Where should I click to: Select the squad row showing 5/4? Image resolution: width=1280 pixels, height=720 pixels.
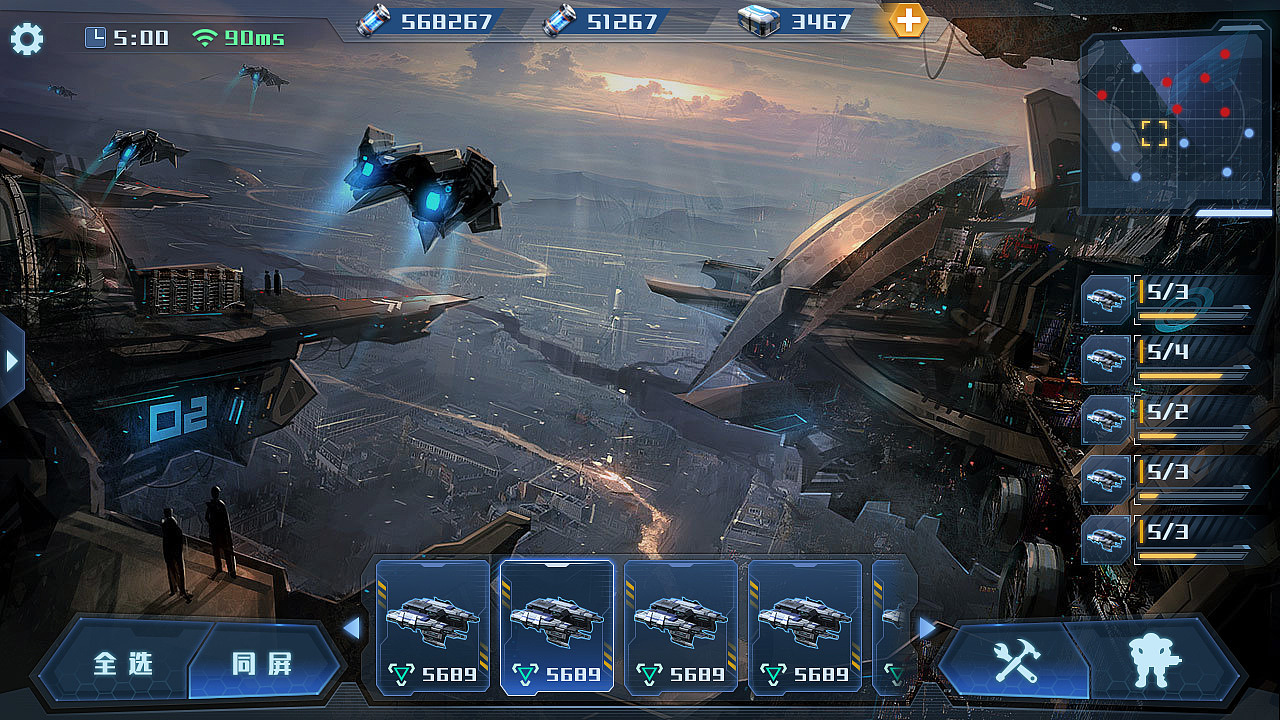click(1167, 360)
